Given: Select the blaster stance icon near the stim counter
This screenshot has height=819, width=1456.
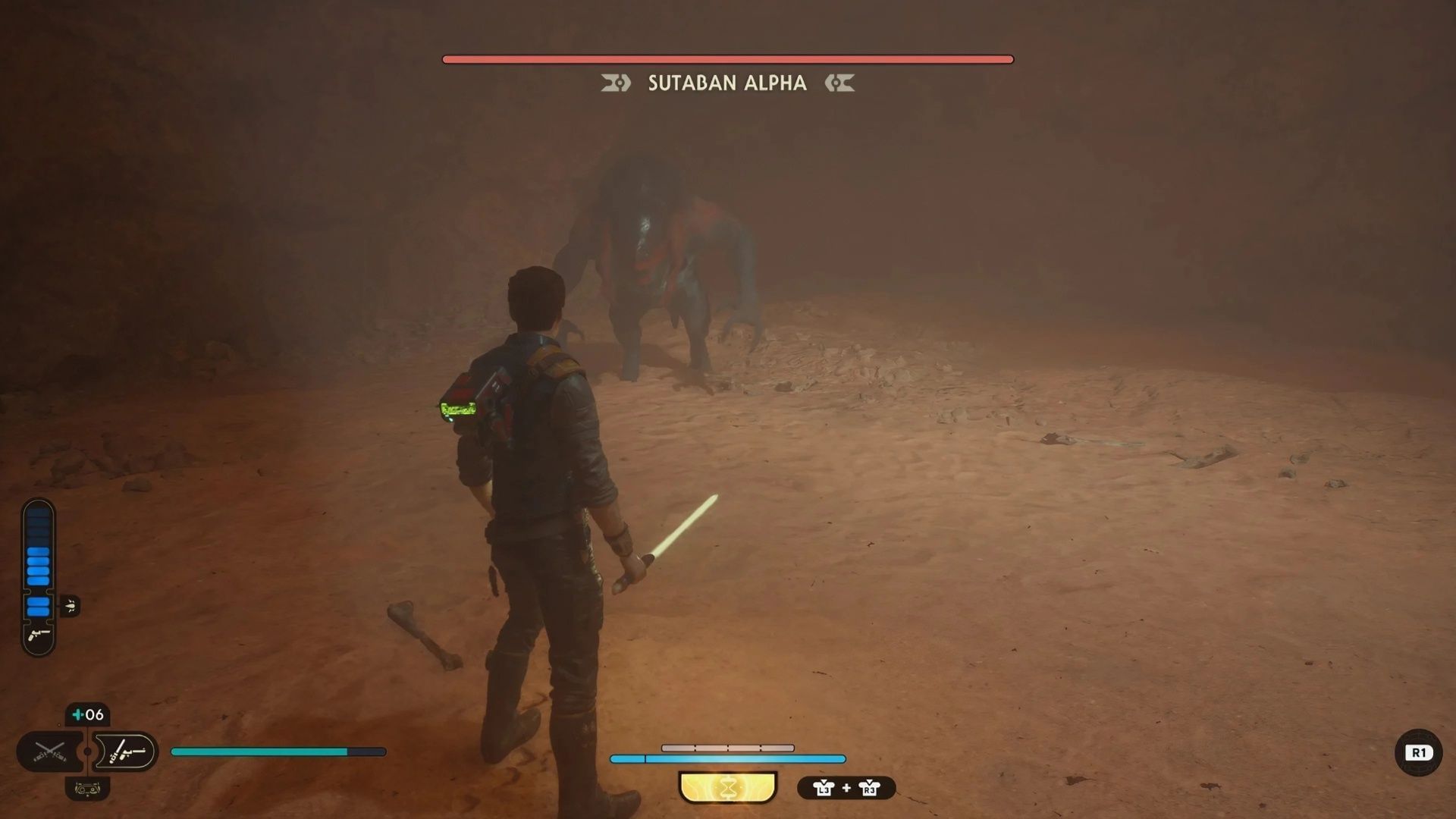Looking at the screenshot, I should (x=127, y=751).
